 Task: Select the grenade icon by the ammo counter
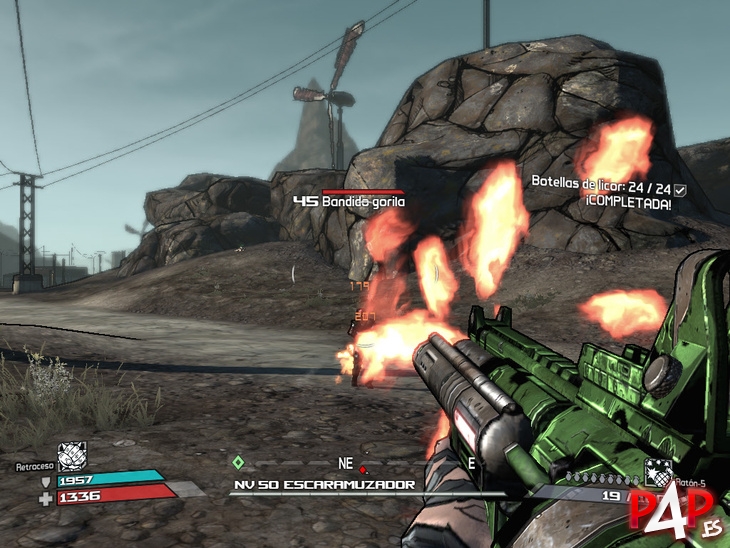[657, 472]
